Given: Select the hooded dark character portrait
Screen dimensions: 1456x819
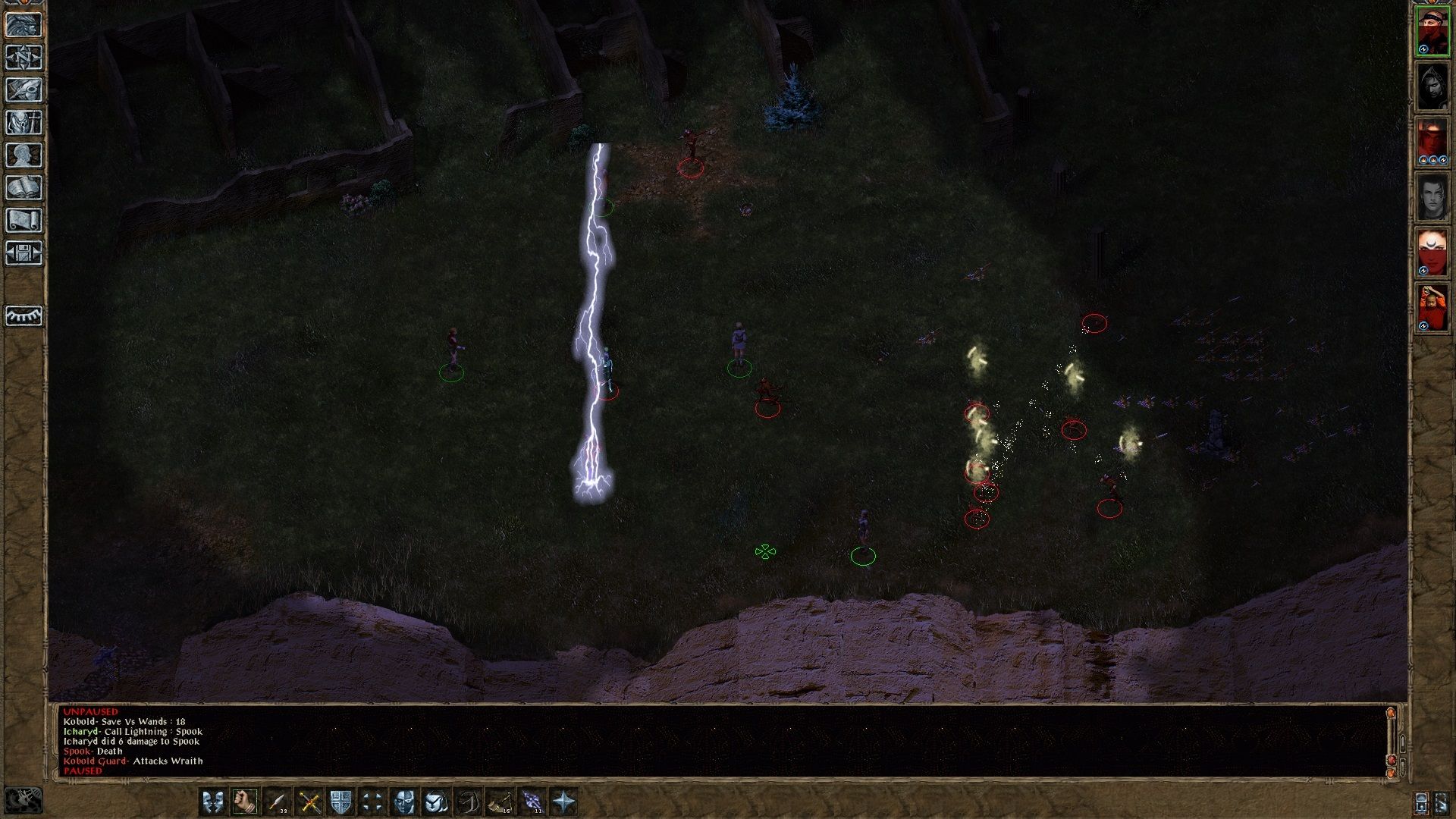Looking at the screenshot, I should (1432, 86).
